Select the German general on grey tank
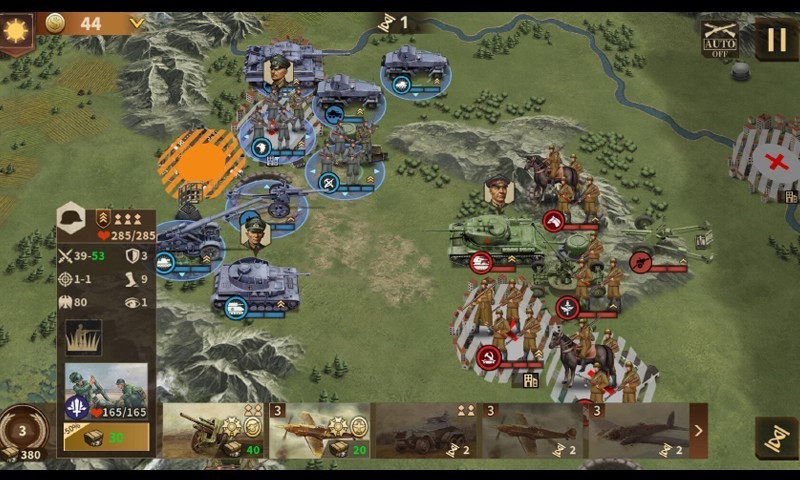This screenshot has width=800, height=480. click(280, 65)
